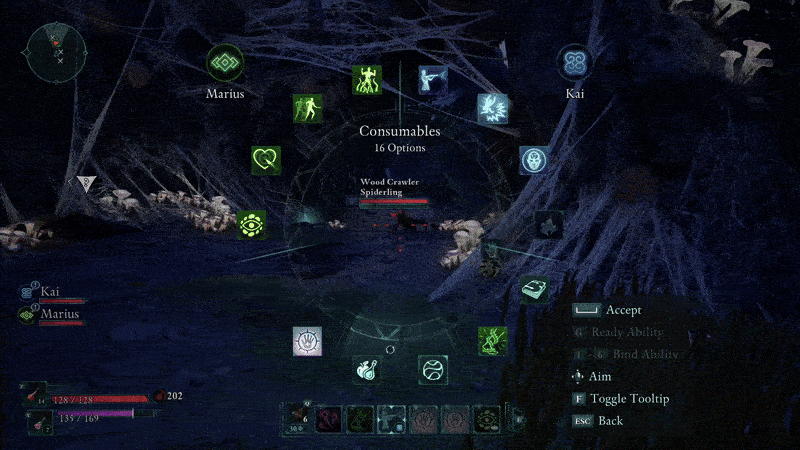Select the eye ability hotbar slot
Screen dimensions: 800x450
(x=487, y=418)
